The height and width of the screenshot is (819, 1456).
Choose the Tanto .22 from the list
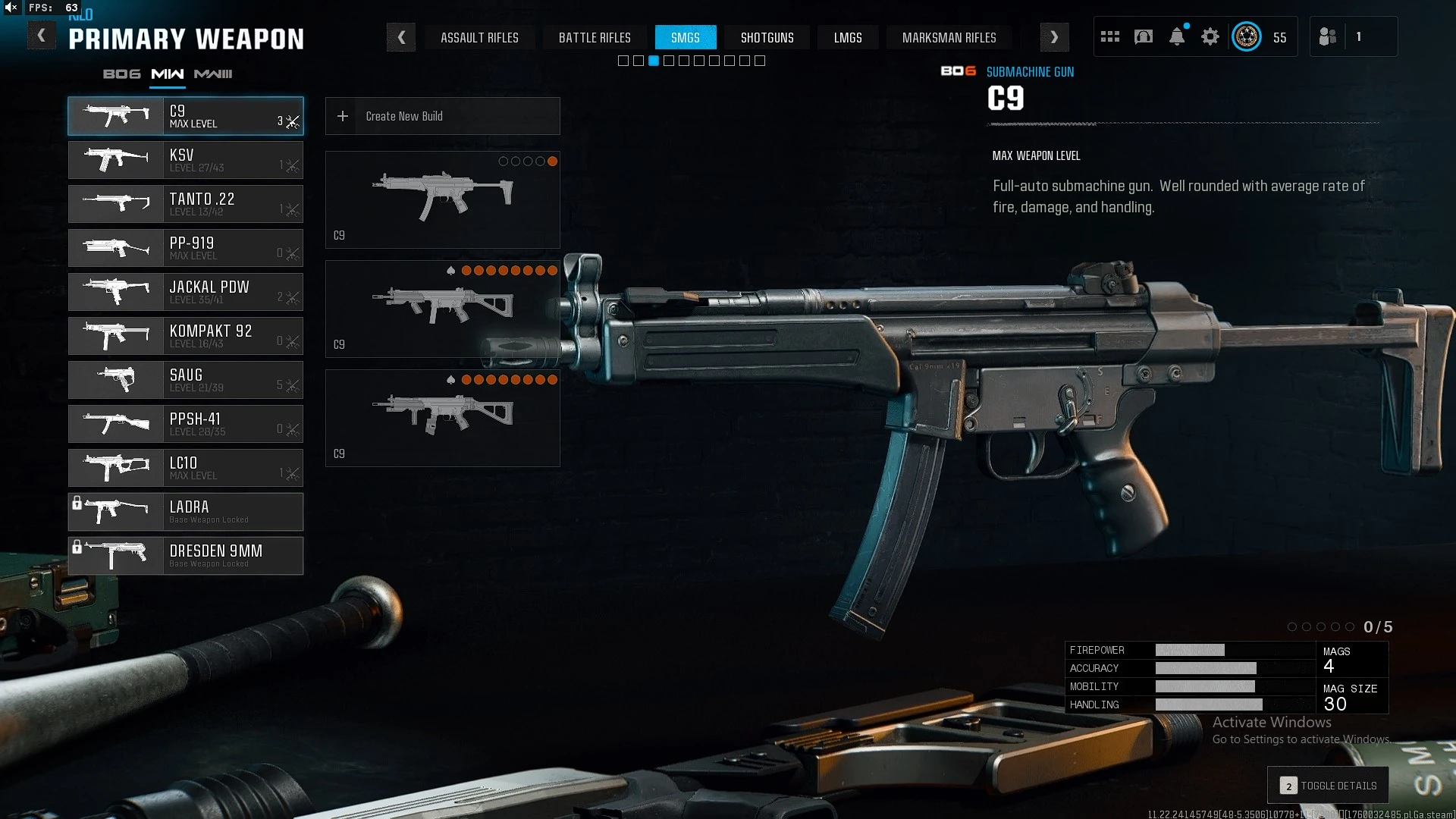[186, 204]
